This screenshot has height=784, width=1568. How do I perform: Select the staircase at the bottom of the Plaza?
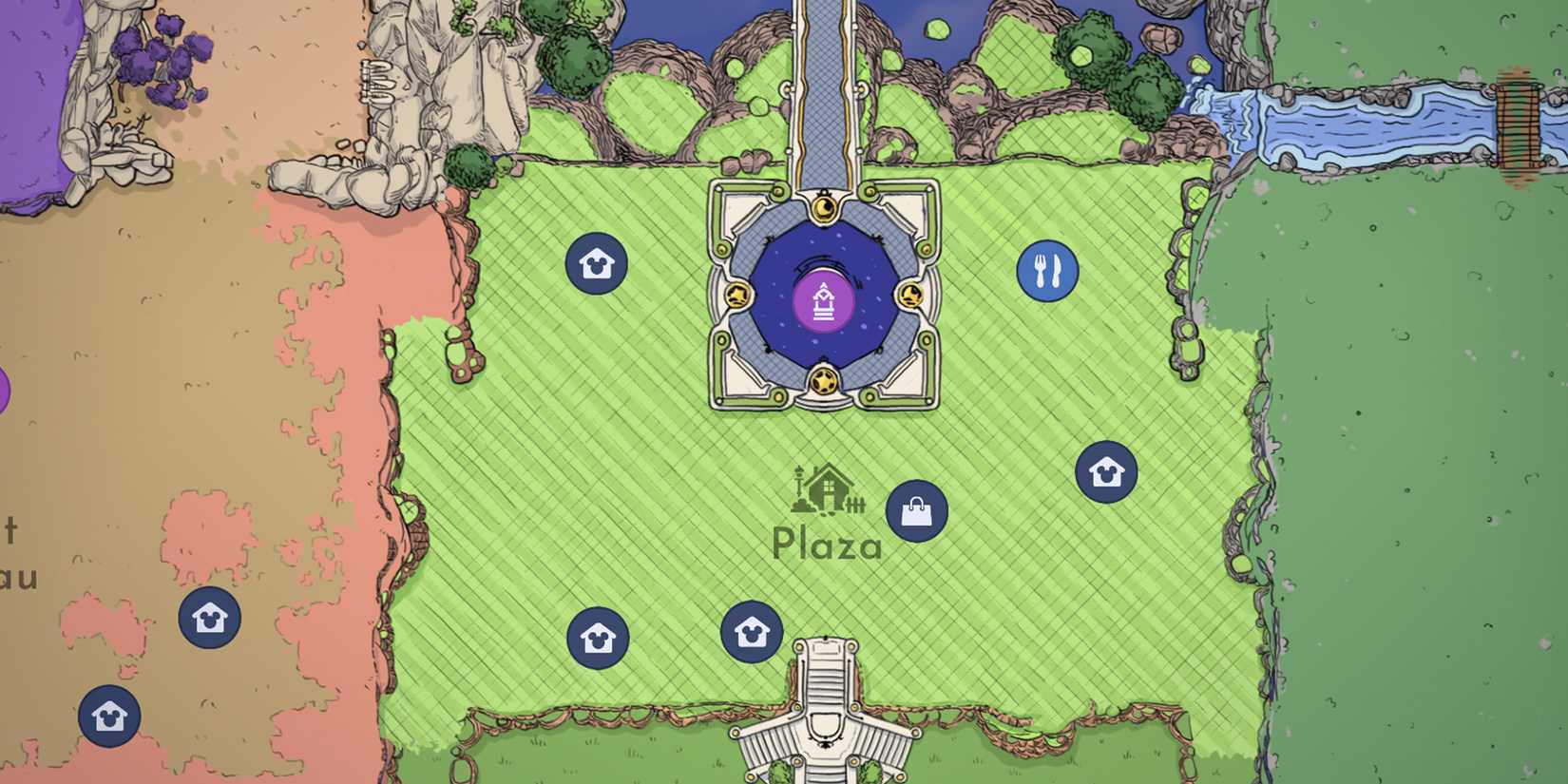coord(825,708)
